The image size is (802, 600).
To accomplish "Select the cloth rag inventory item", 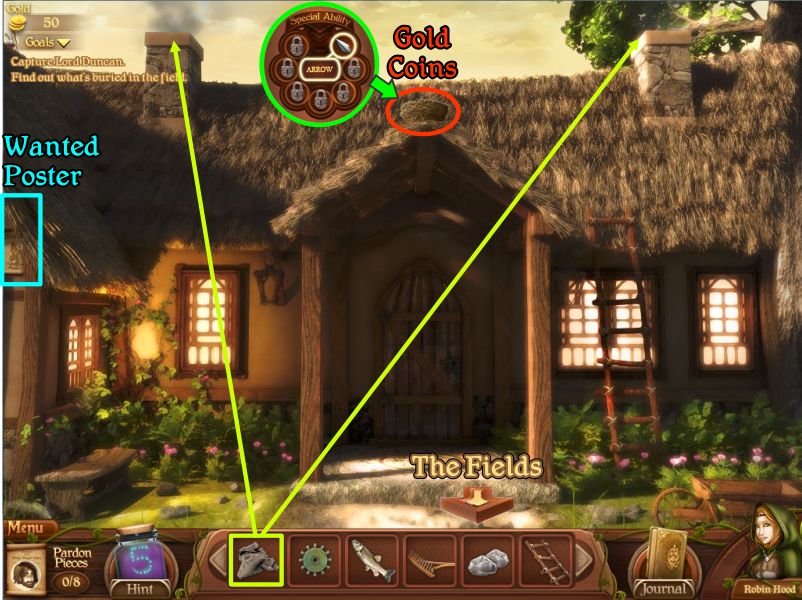I will [257, 561].
